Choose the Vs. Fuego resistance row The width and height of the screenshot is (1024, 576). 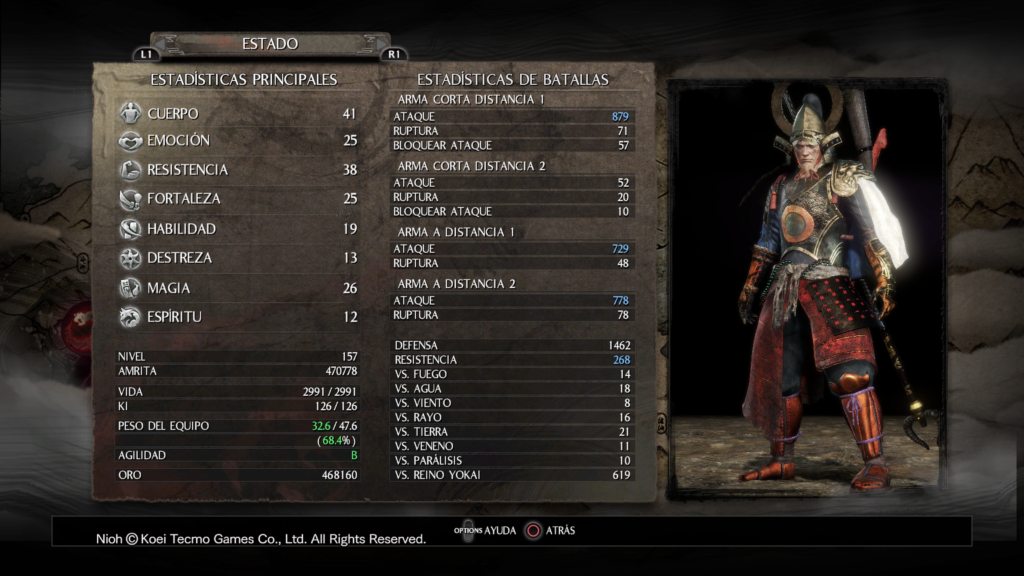coord(513,374)
